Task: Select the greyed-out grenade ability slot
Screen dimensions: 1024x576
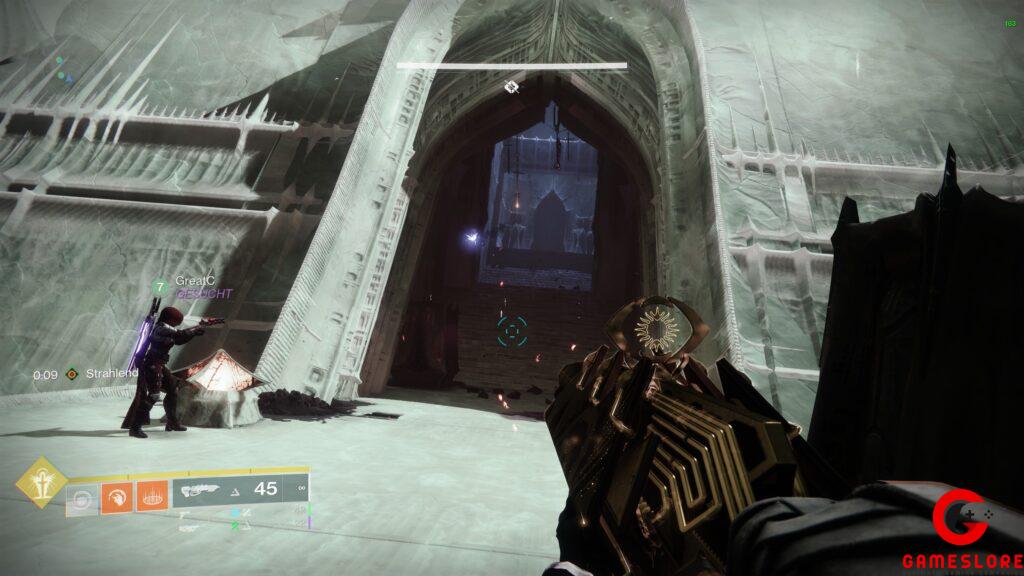Action: [83, 497]
